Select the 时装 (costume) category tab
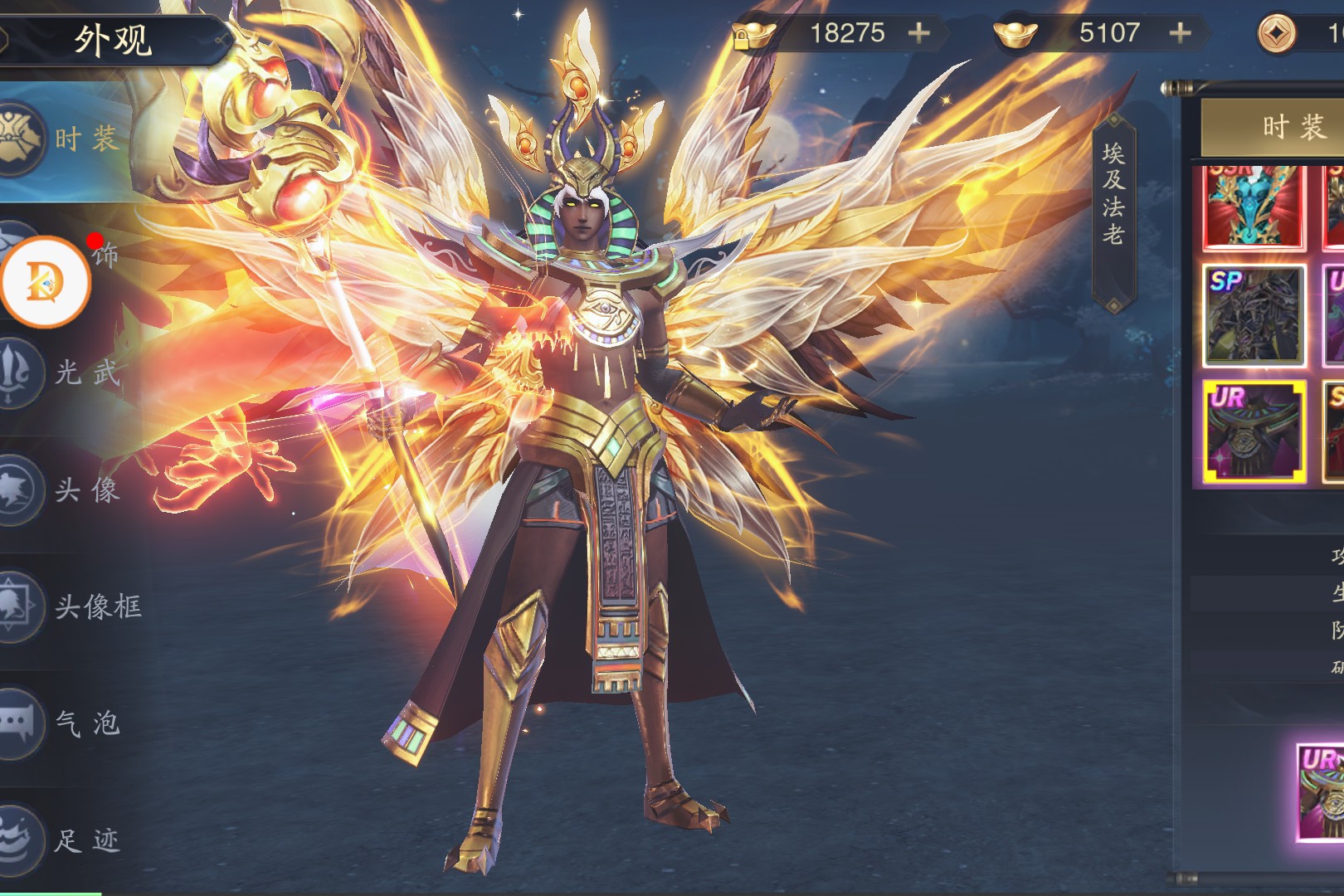Image resolution: width=1344 pixels, height=896 pixels. pos(62,139)
